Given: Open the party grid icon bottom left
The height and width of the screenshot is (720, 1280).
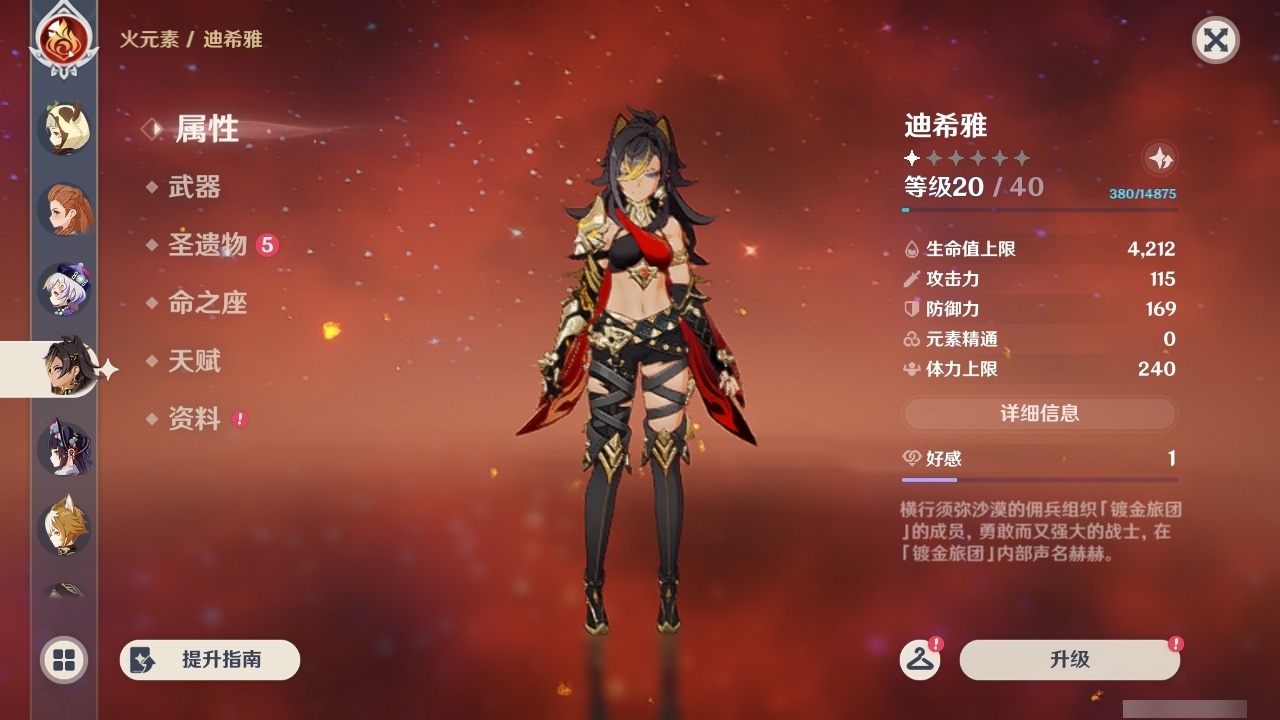Looking at the screenshot, I should (63, 661).
